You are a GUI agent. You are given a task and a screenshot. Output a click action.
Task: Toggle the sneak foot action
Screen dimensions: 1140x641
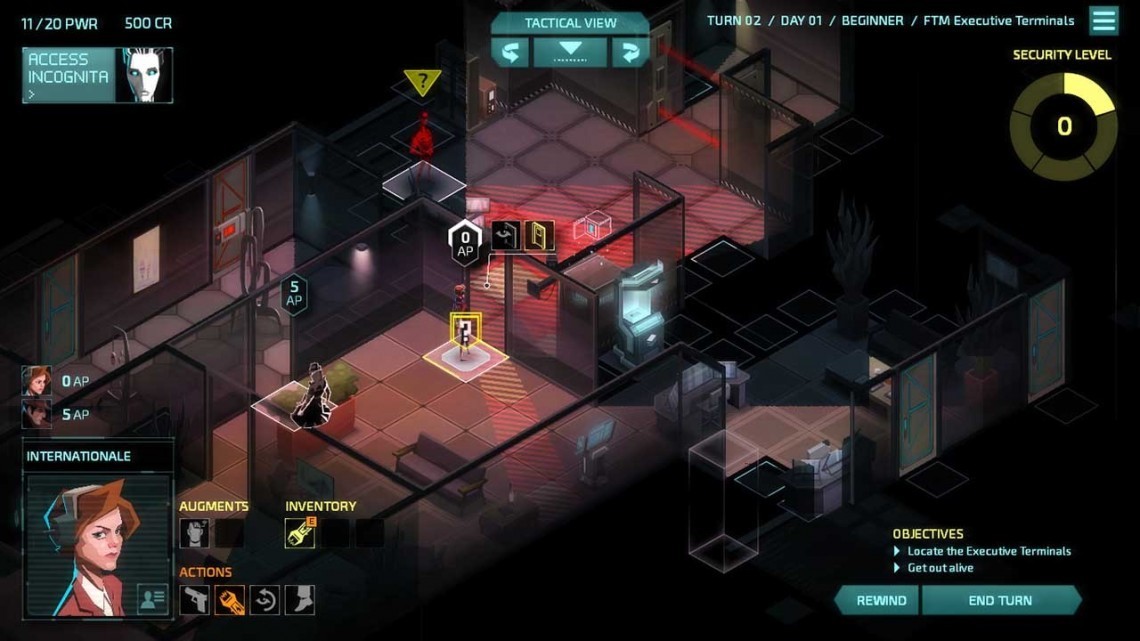pos(299,599)
